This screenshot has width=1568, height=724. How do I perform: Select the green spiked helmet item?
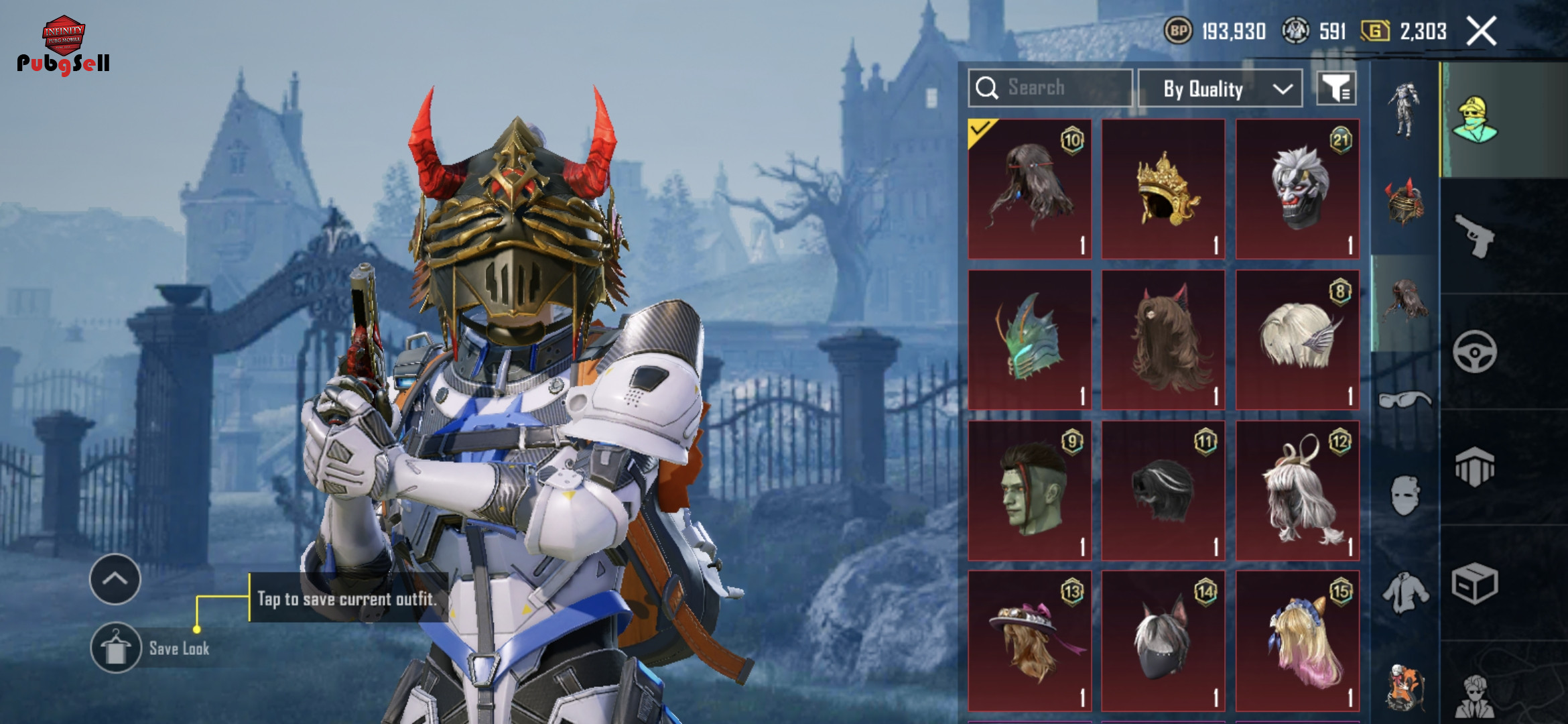[1030, 340]
